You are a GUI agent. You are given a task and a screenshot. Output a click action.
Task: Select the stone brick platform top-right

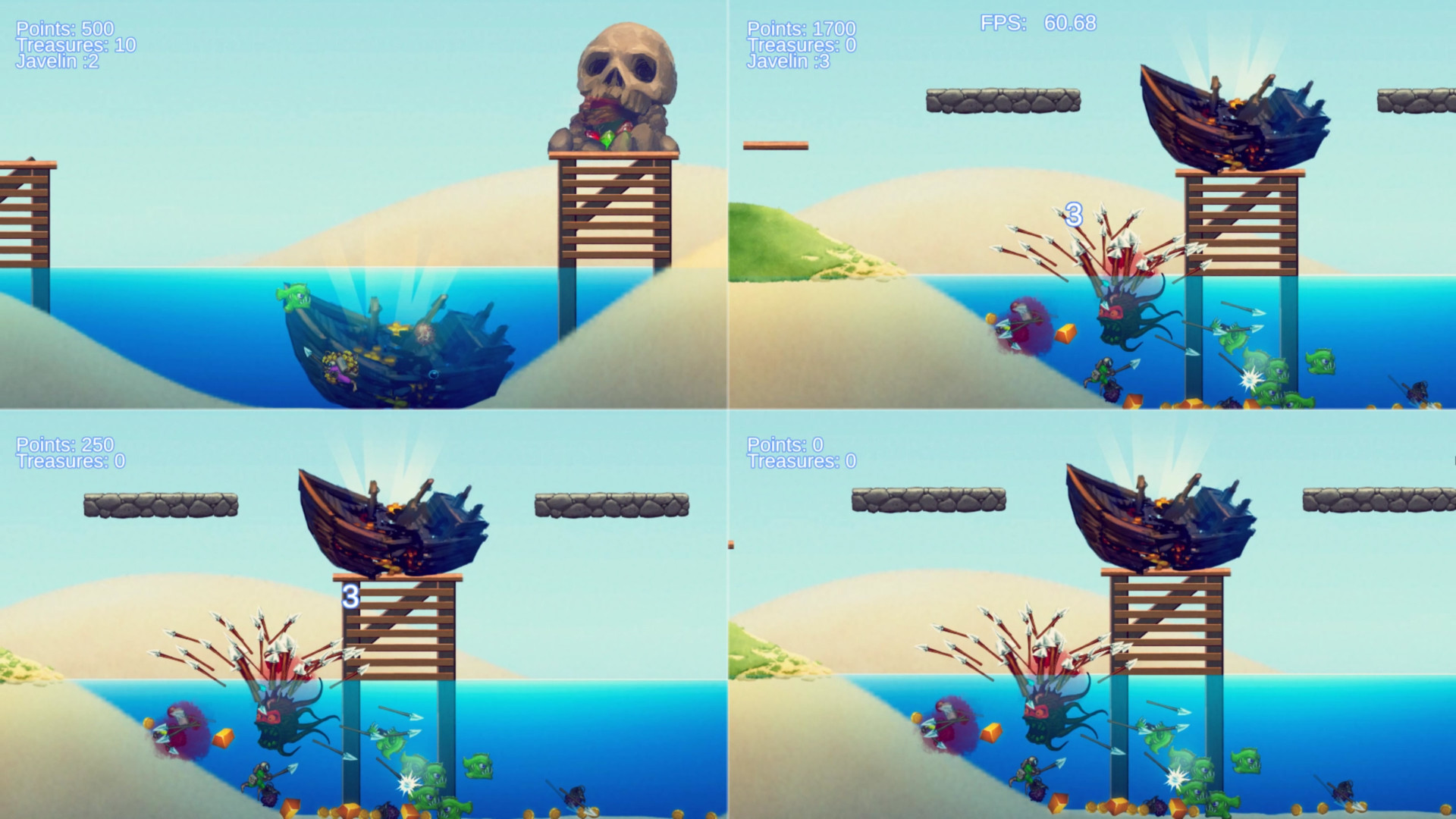[1001, 99]
